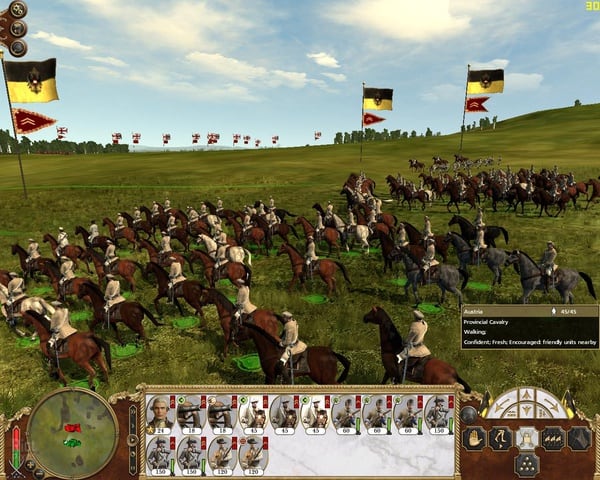
Task: Activate the halt order hand icon
Action: click(473, 437)
